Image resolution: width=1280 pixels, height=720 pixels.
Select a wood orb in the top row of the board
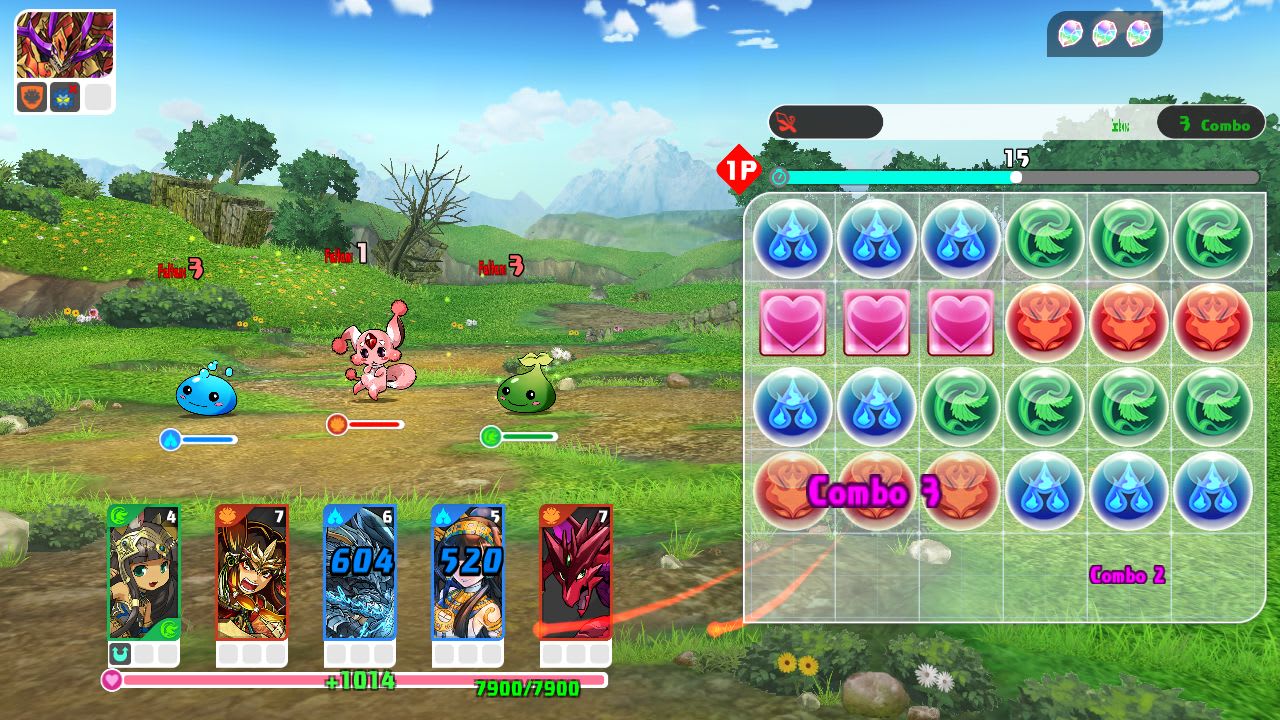coord(1045,238)
